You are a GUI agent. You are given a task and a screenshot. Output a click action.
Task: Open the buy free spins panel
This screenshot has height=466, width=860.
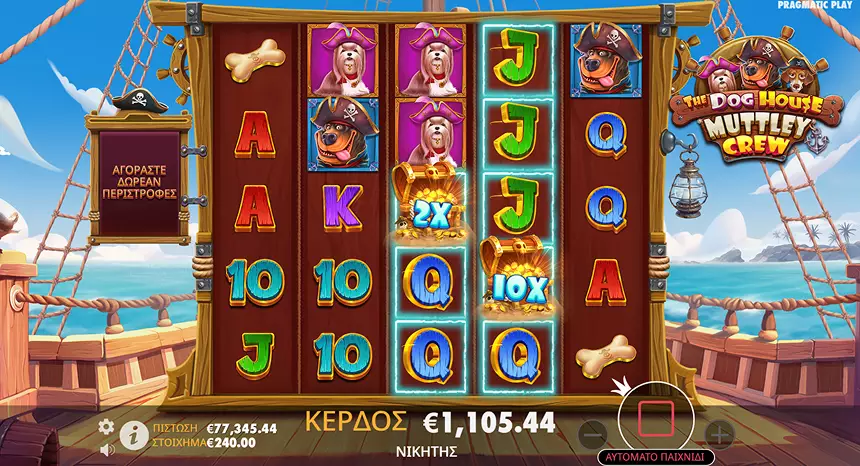pos(138,179)
